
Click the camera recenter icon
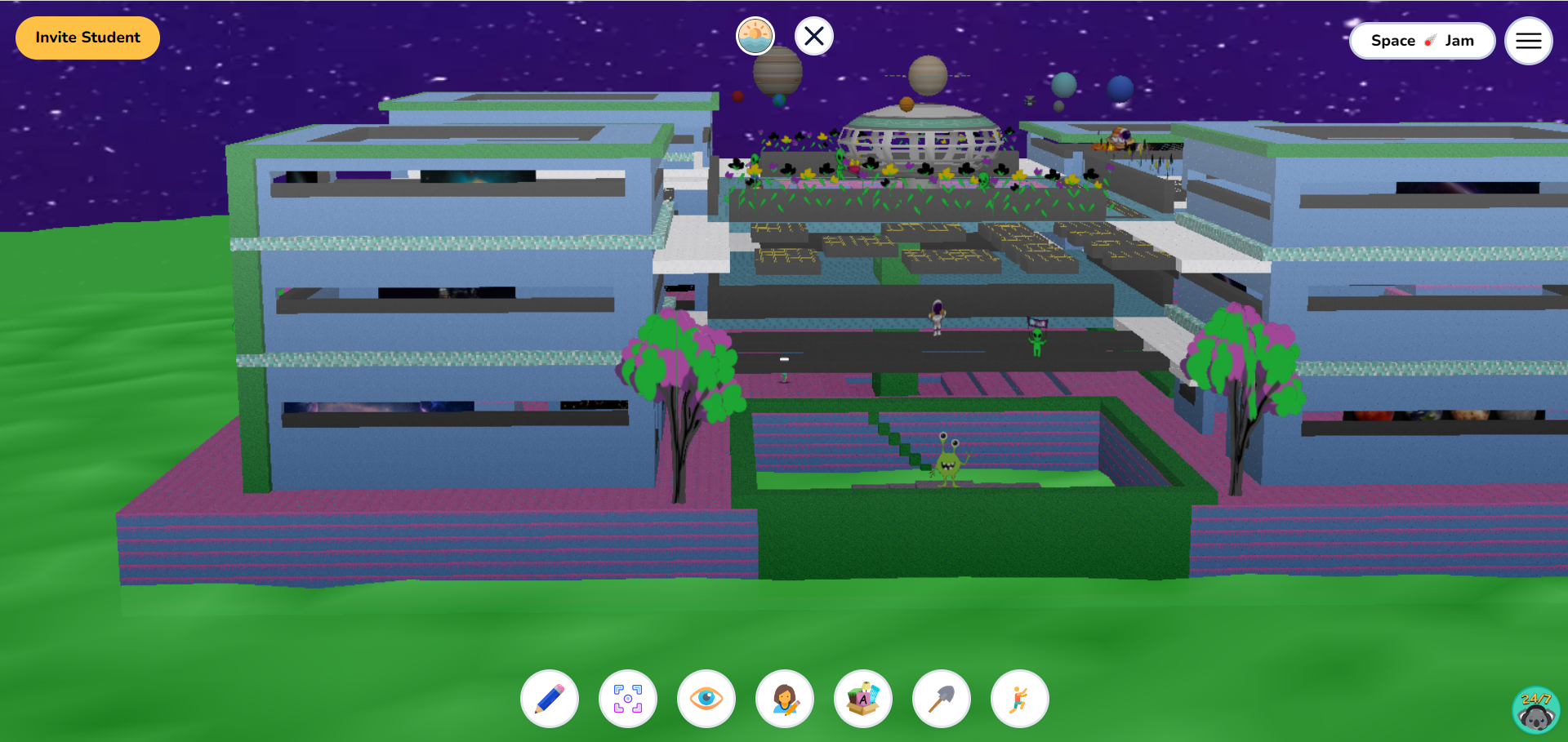pos(627,699)
